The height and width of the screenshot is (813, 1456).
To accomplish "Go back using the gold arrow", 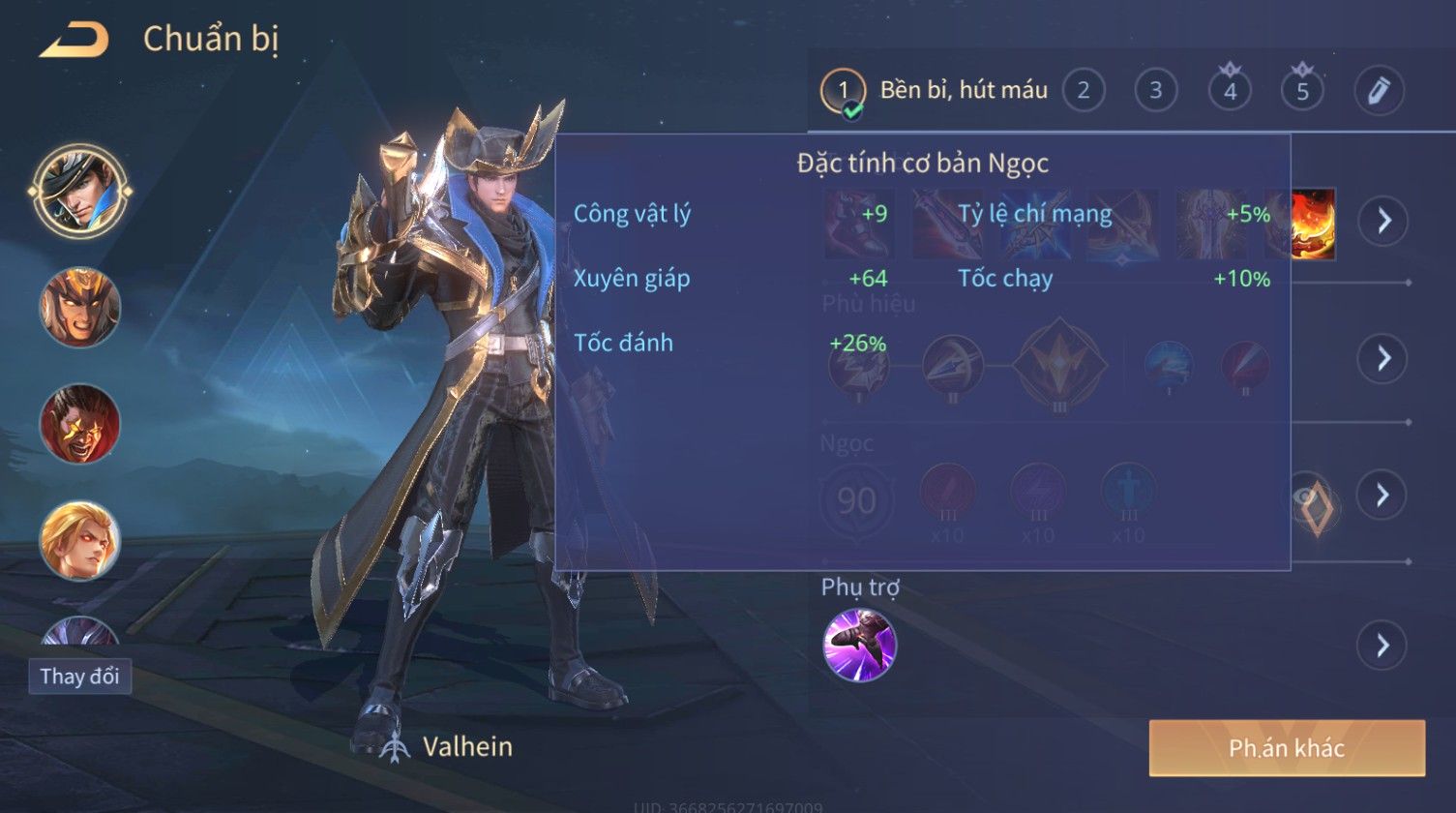I will [74, 41].
